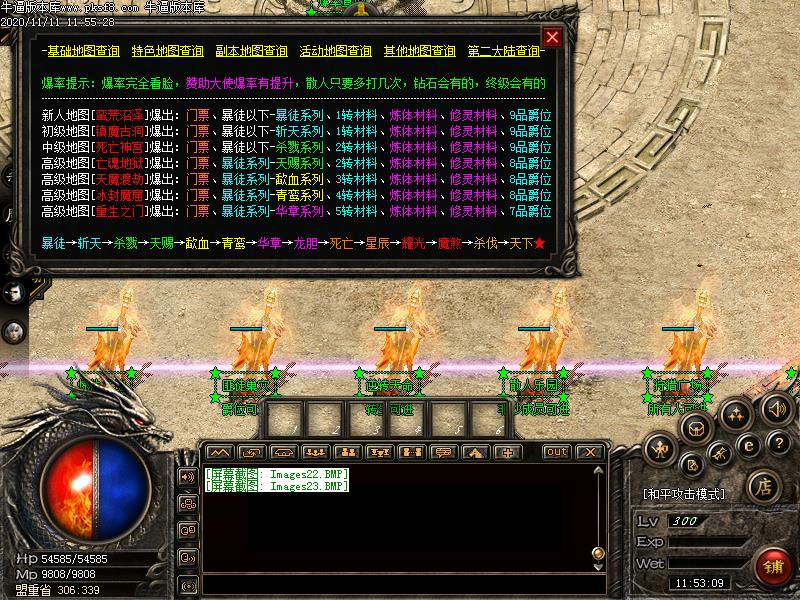800x600 pixels.
Task: Open the 特色地图查询 link
Action: tap(167, 51)
